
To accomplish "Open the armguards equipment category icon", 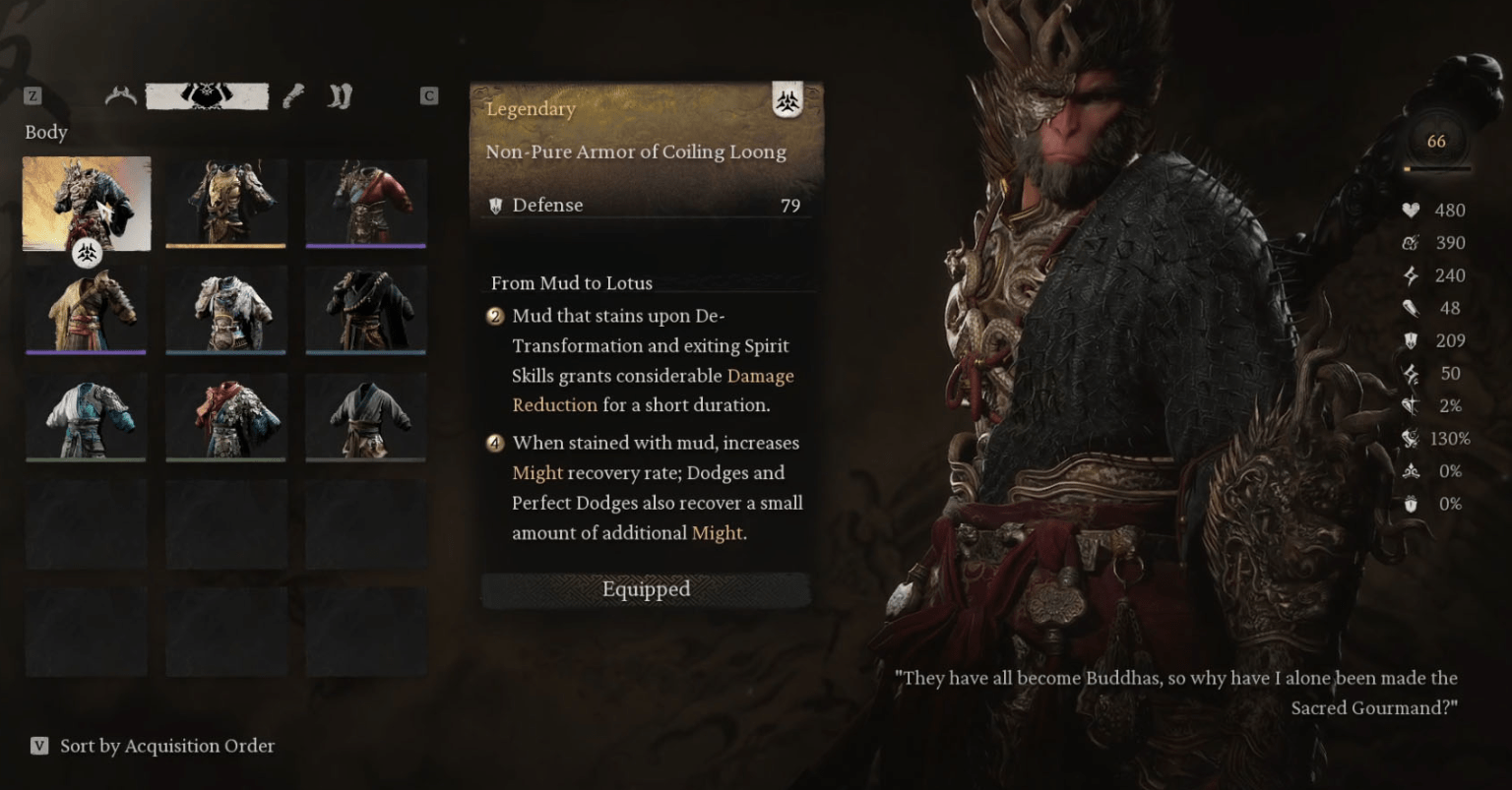I will [x=295, y=94].
